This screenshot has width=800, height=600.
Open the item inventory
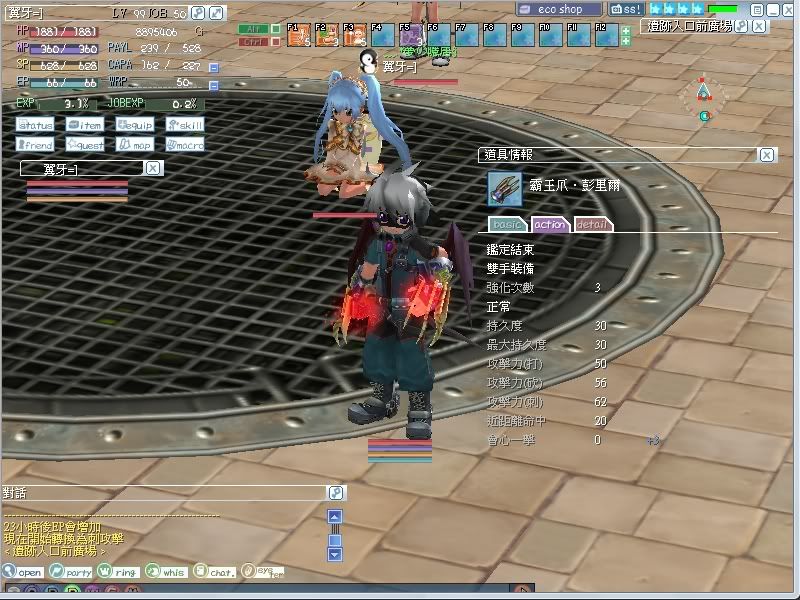[85, 125]
